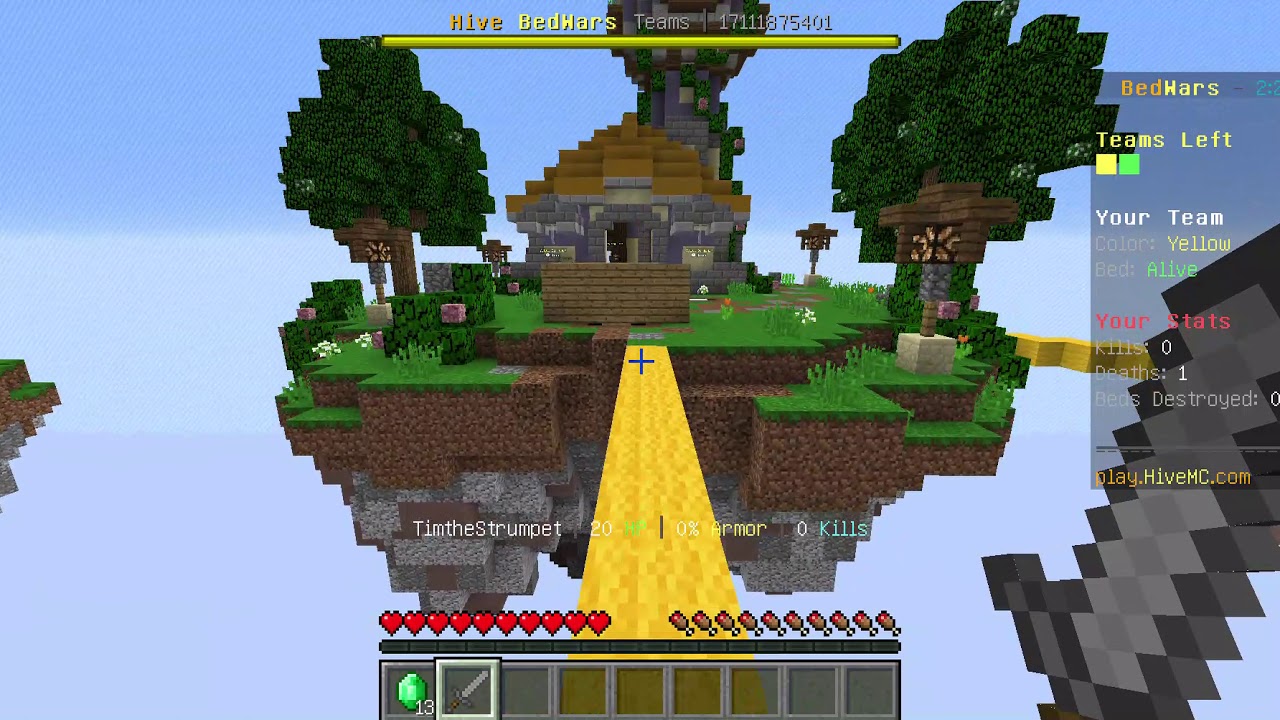Collapse the BedWars scoreboard header
Screen dimensions: 1280x720
point(1170,88)
